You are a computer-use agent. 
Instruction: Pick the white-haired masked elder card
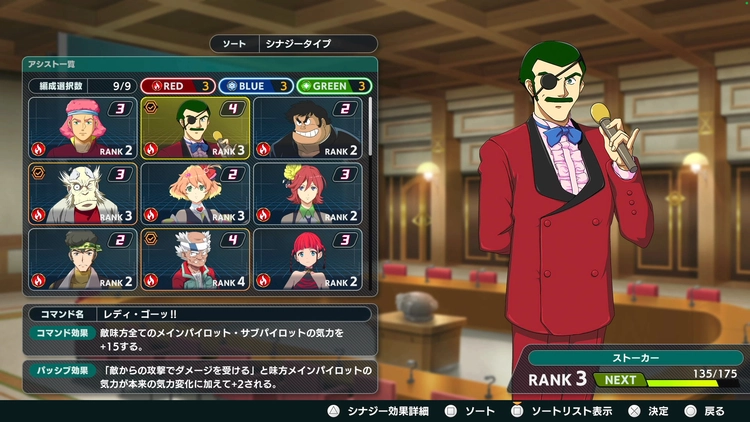pos(83,194)
